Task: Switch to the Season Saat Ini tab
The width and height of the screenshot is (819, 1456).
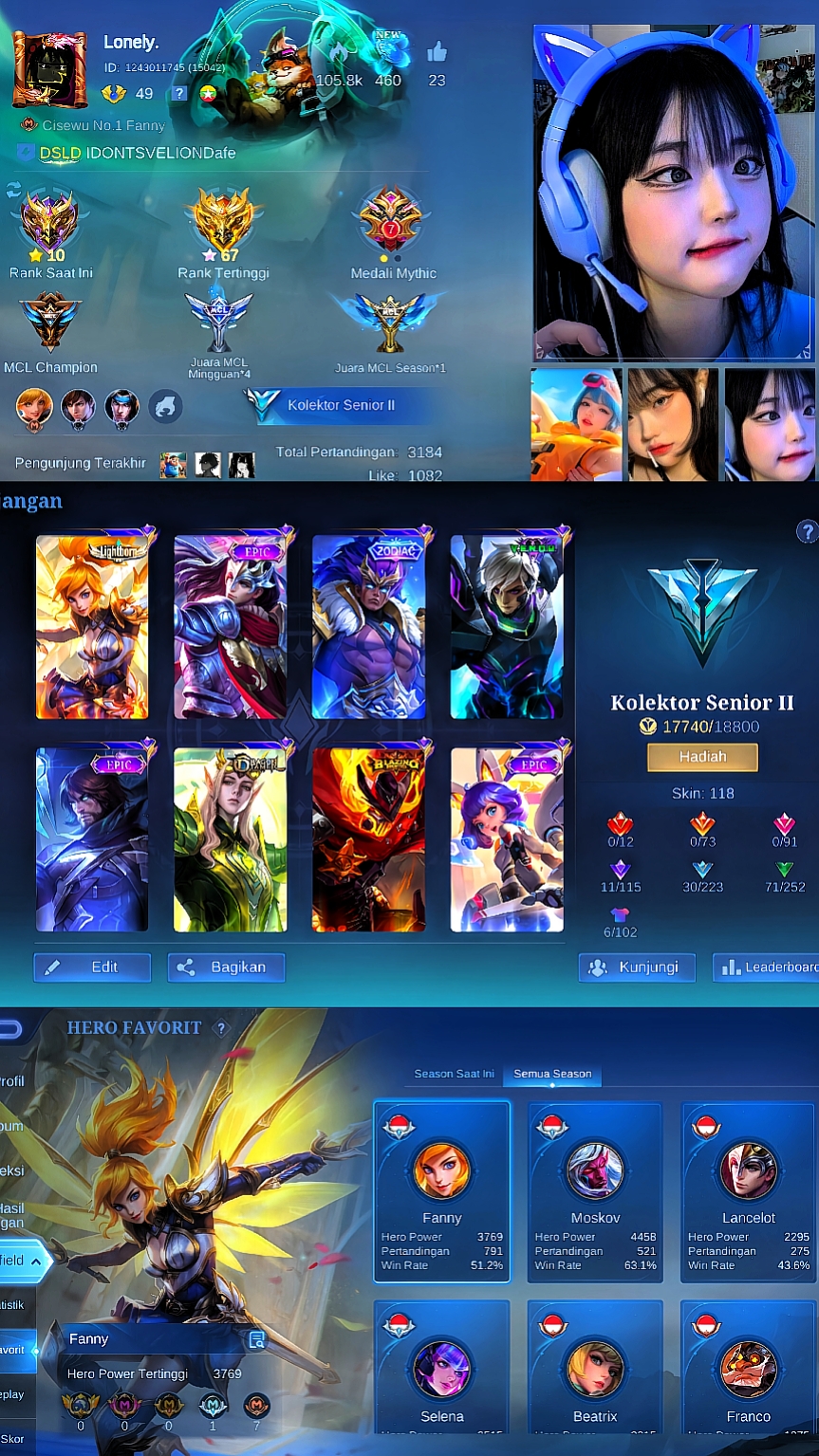Action: (454, 1074)
